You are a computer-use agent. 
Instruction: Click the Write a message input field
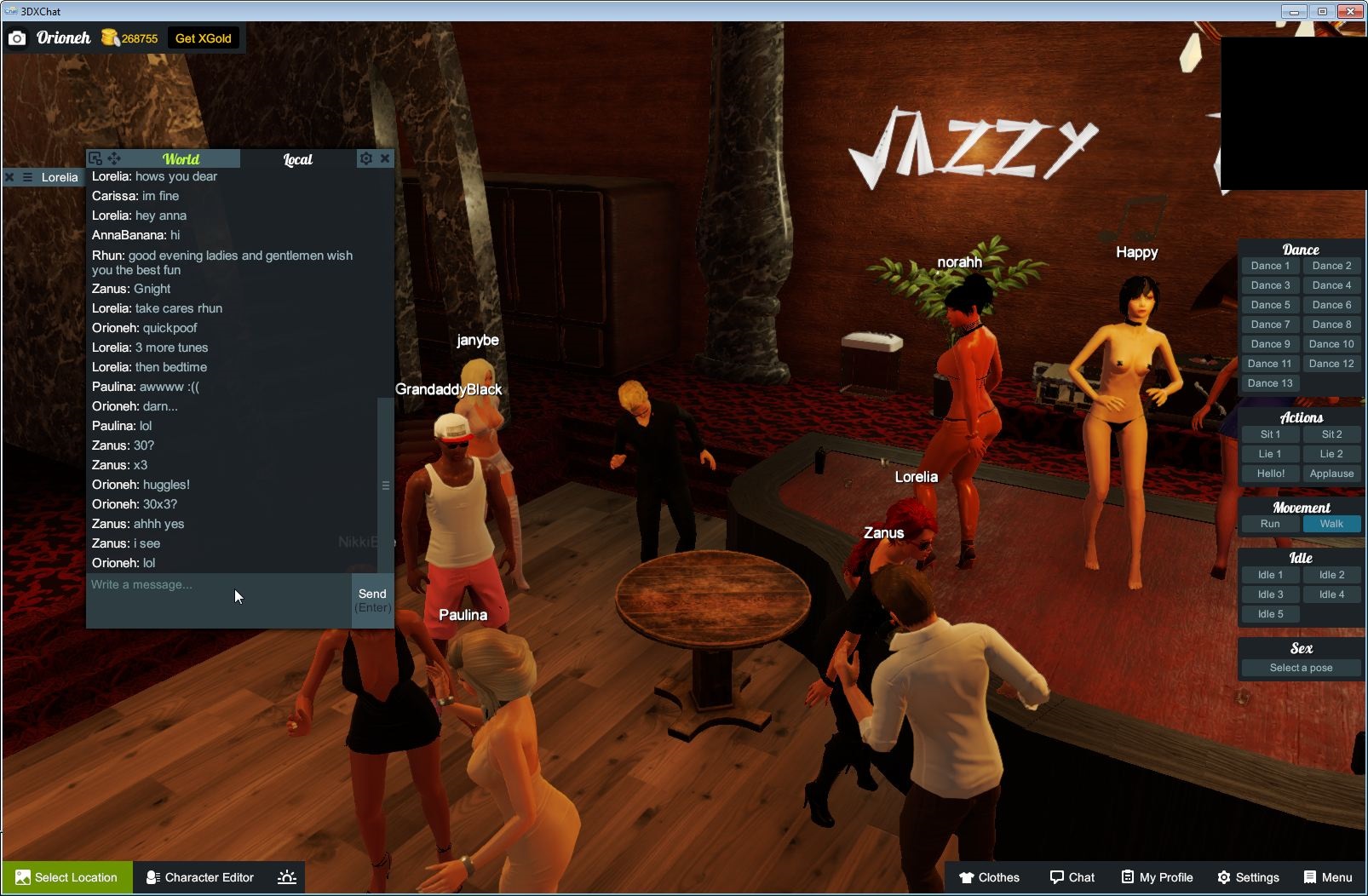(x=213, y=584)
